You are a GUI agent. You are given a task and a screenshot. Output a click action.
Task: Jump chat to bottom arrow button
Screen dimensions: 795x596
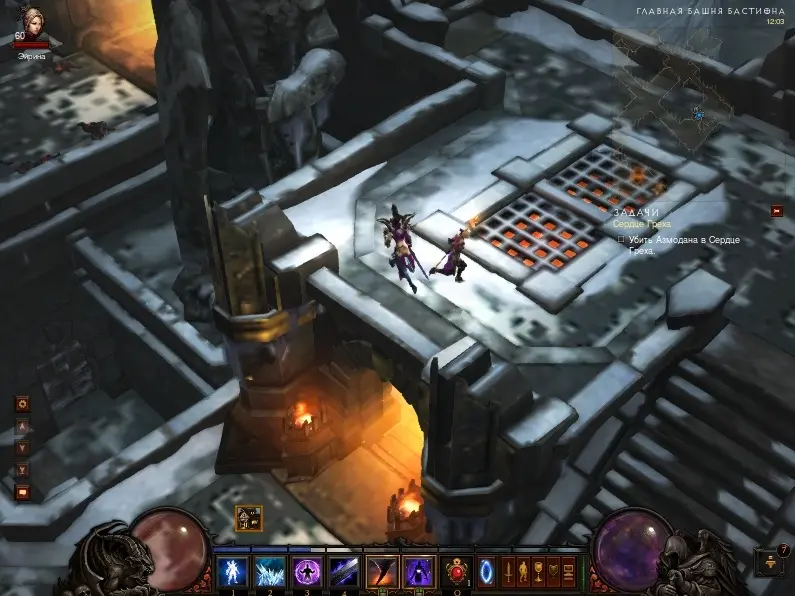point(23,469)
